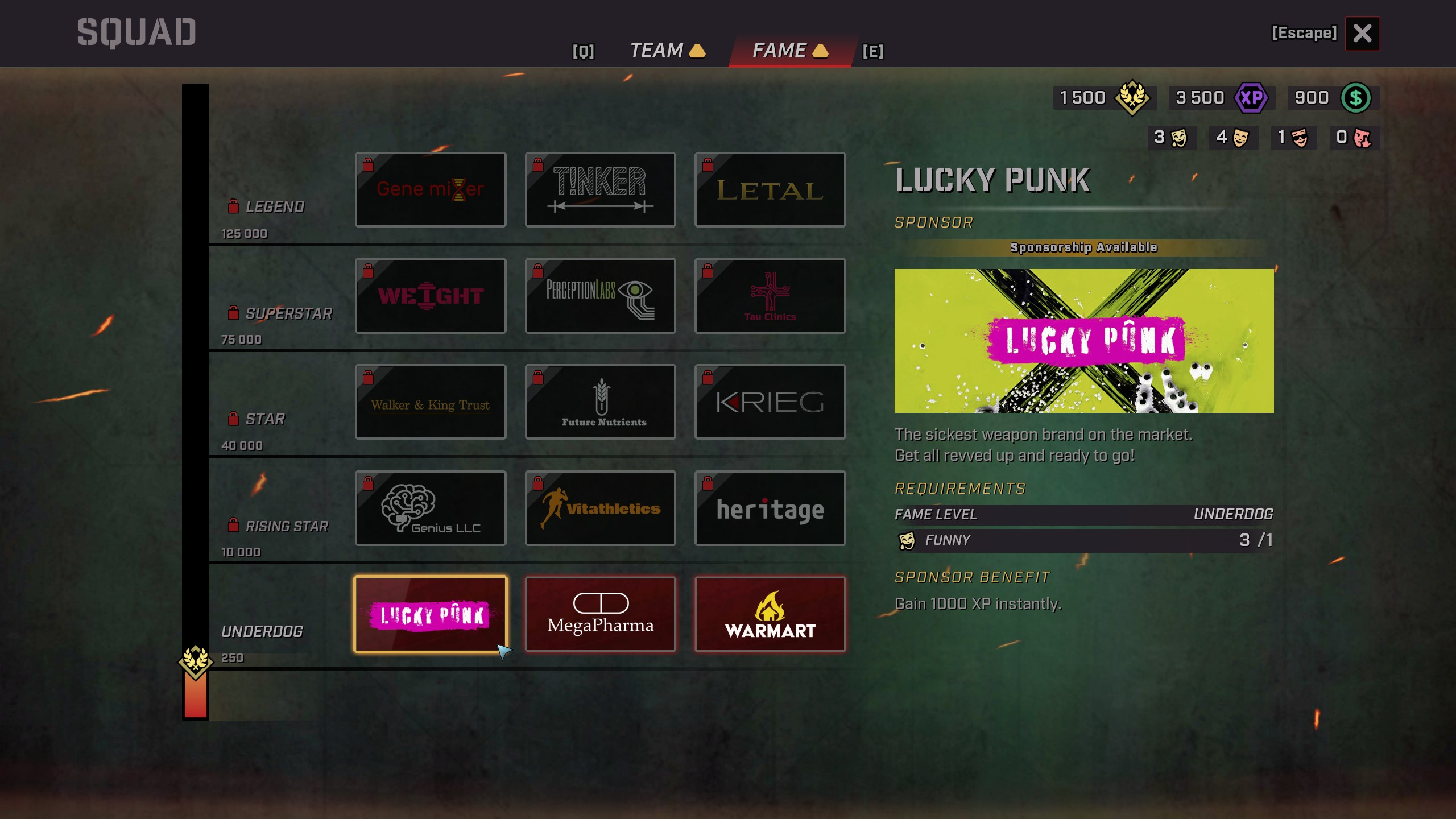Select the locked Genius LLC sponsor
The image size is (1456, 819).
(431, 508)
